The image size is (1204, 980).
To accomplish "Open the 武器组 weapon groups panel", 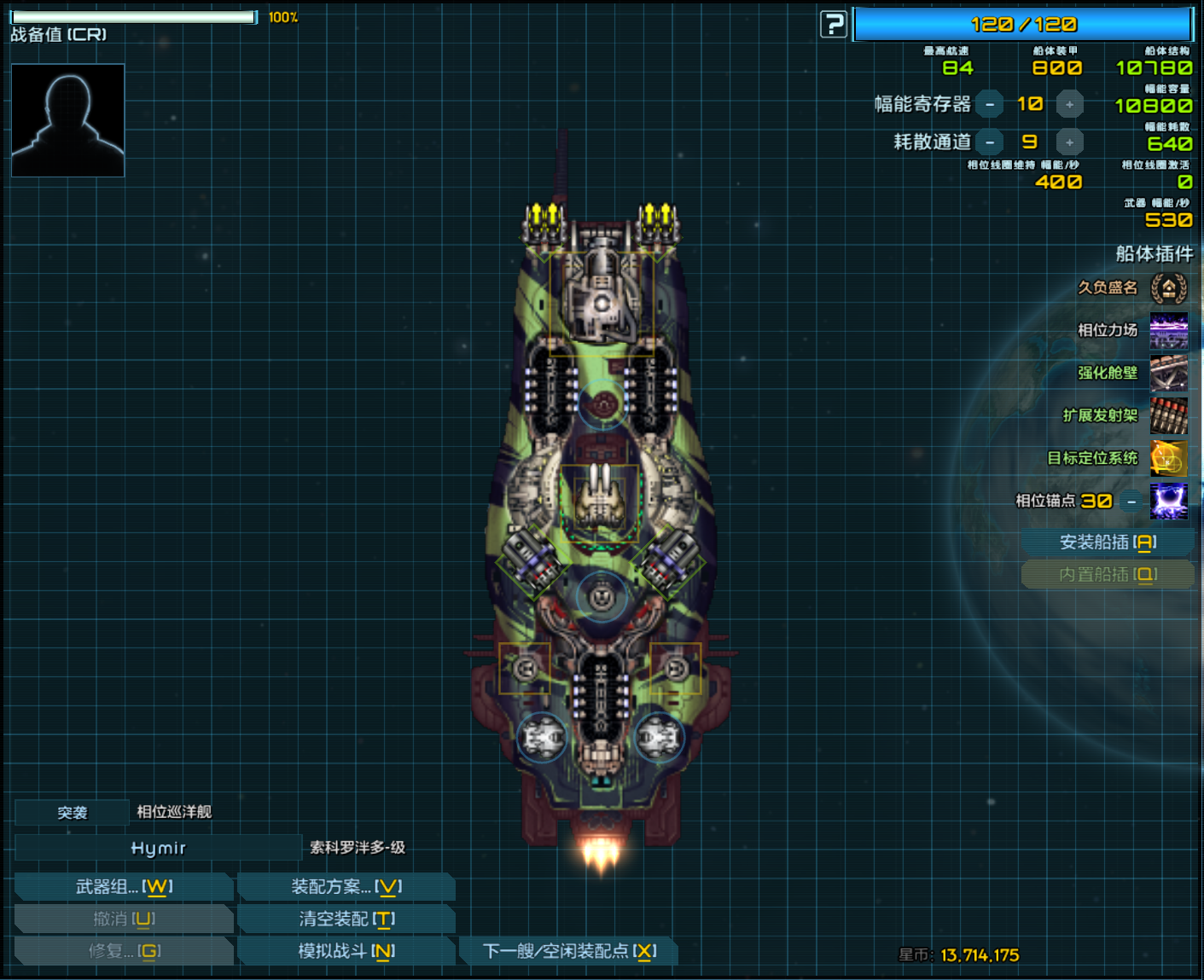I will tap(124, 887).
